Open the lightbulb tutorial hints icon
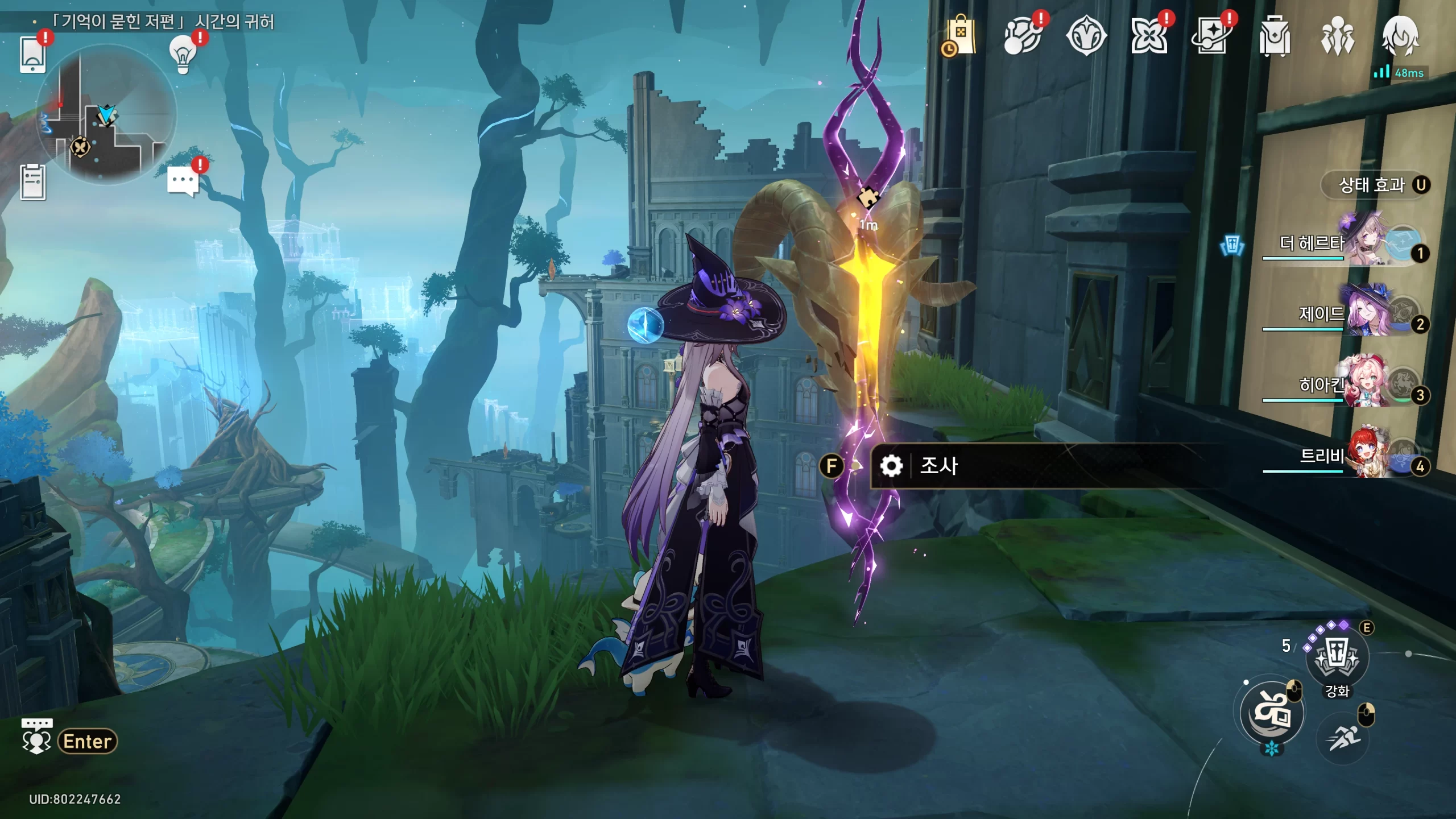 (183, 55)
